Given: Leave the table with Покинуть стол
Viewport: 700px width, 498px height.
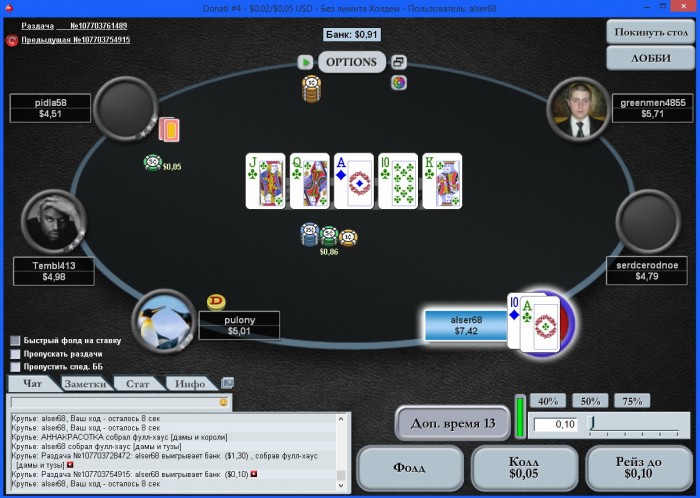Looking at the screenshot, I should (x=651, y=31).
